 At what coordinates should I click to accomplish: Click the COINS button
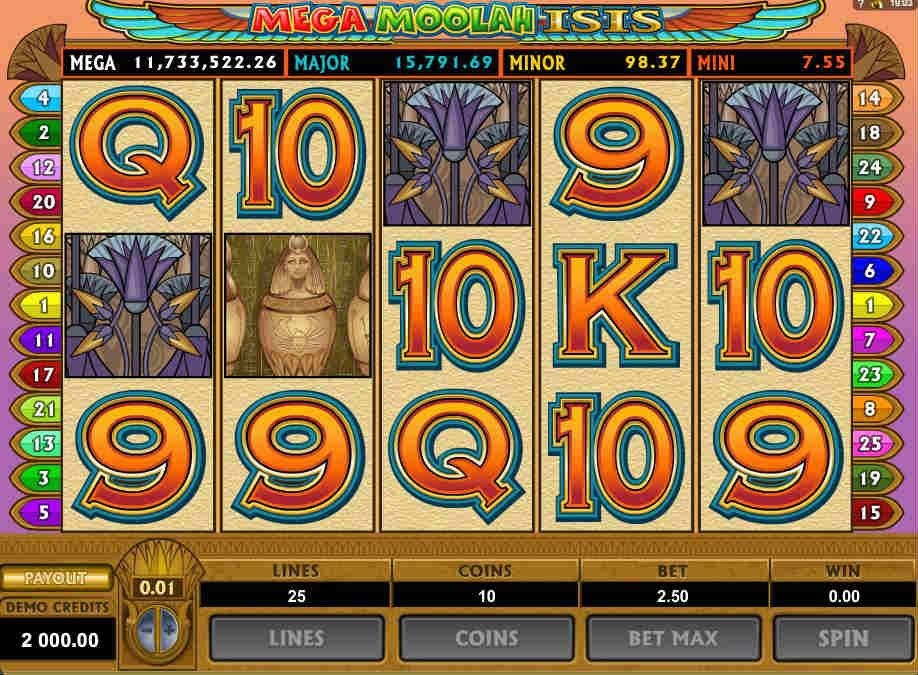(485, 638)
